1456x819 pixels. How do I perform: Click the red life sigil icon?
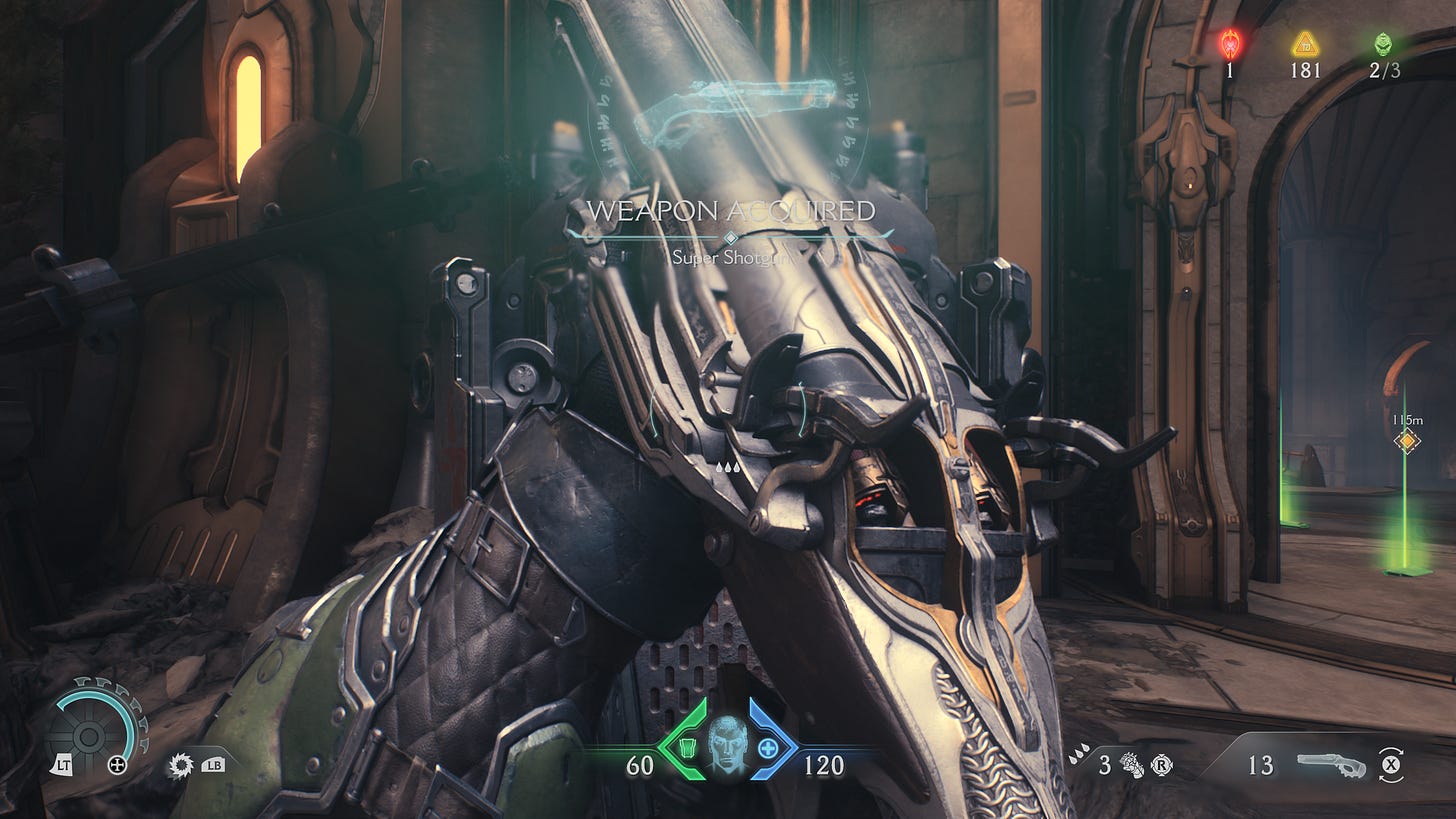tap(1230, 44)
